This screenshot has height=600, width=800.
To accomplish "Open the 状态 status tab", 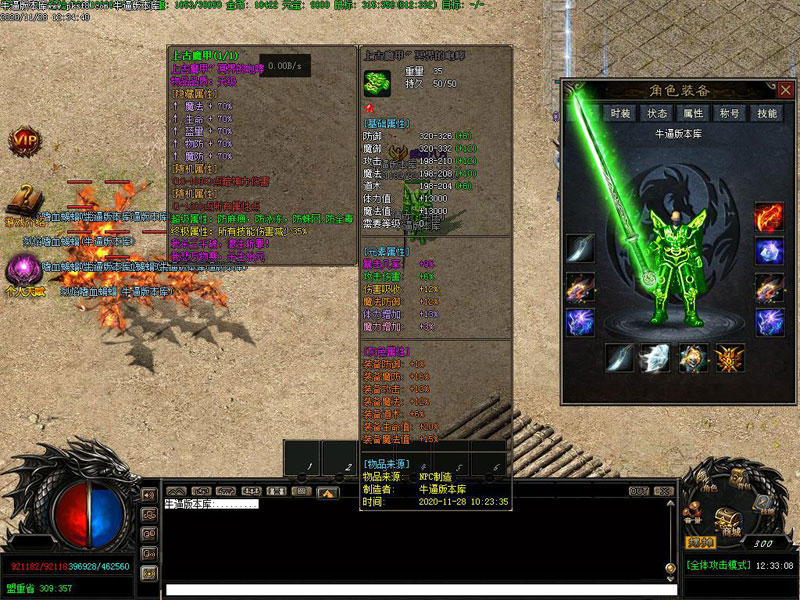I will click(657, 114).
